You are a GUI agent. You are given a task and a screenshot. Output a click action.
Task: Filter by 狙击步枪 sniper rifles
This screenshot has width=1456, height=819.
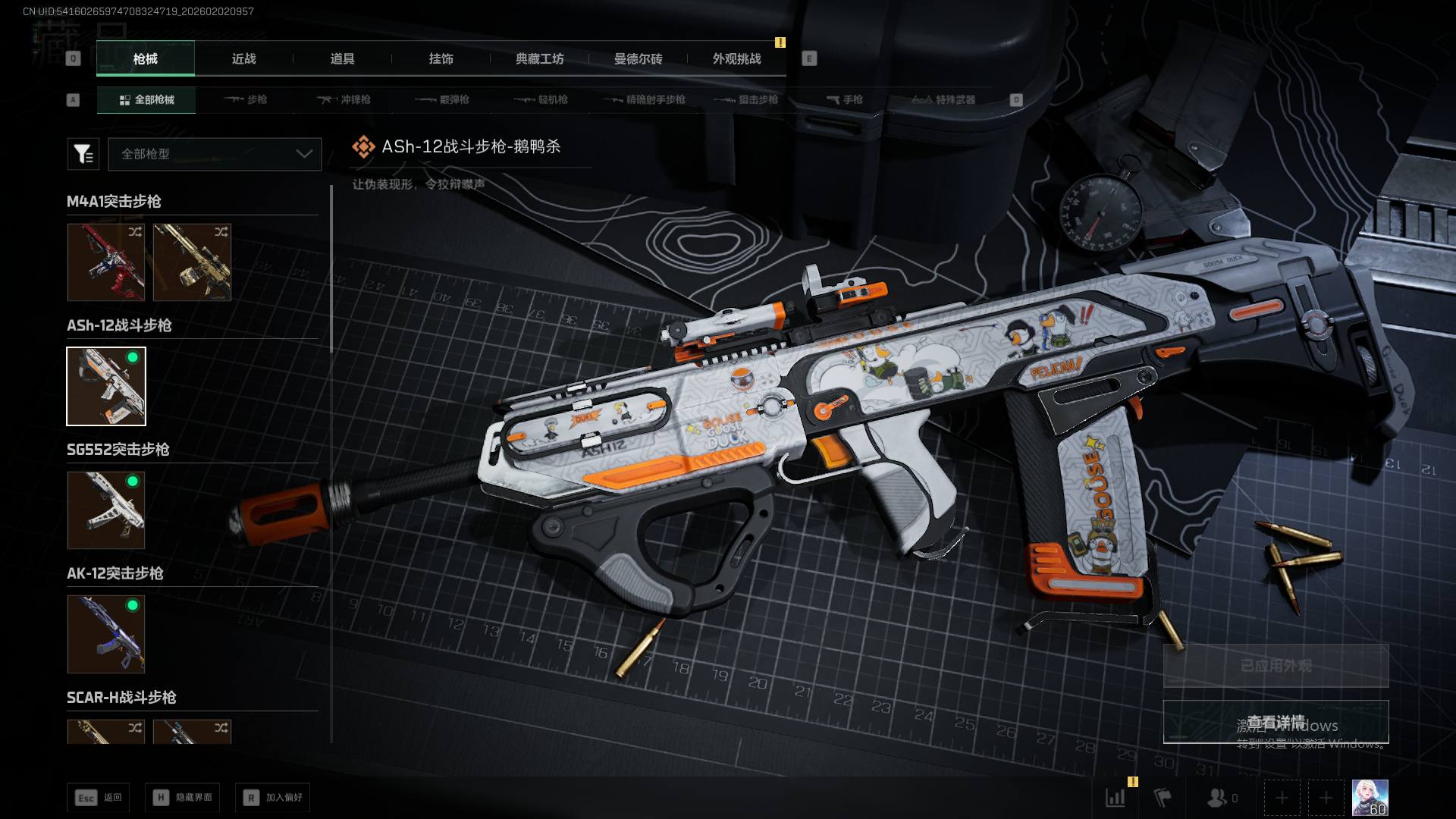tap(746, 99)
